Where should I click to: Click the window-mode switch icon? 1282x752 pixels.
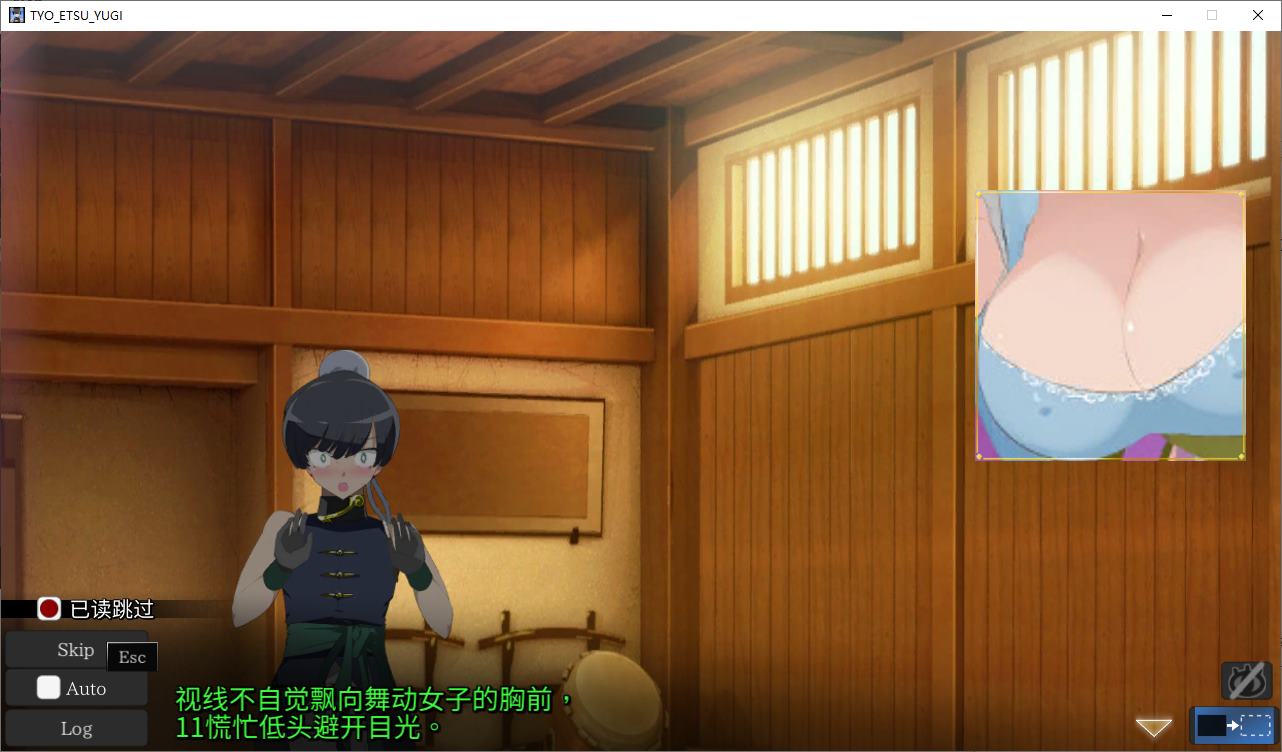click(x=1234, y=725)
